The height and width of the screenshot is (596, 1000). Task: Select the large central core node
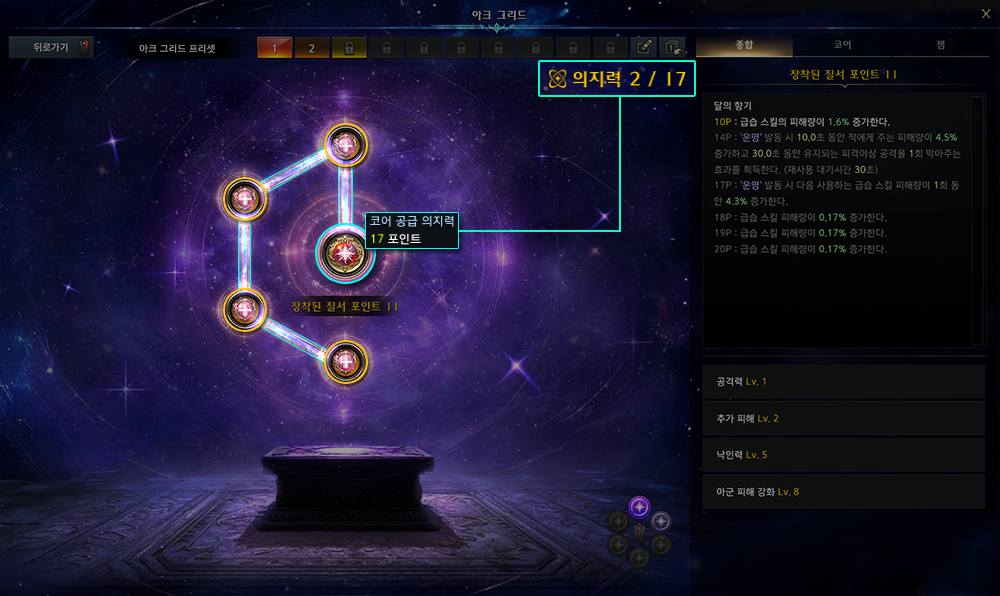[x=344, y=255]
